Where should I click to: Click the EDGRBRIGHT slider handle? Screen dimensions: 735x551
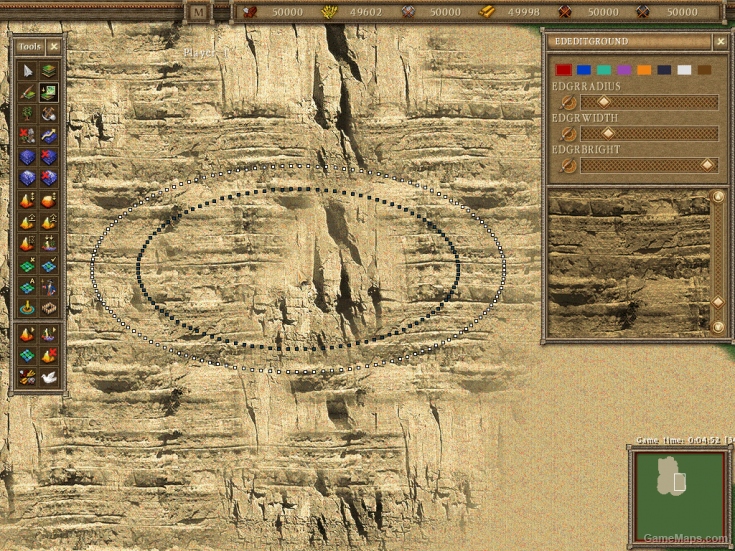(x=707, y=165)
